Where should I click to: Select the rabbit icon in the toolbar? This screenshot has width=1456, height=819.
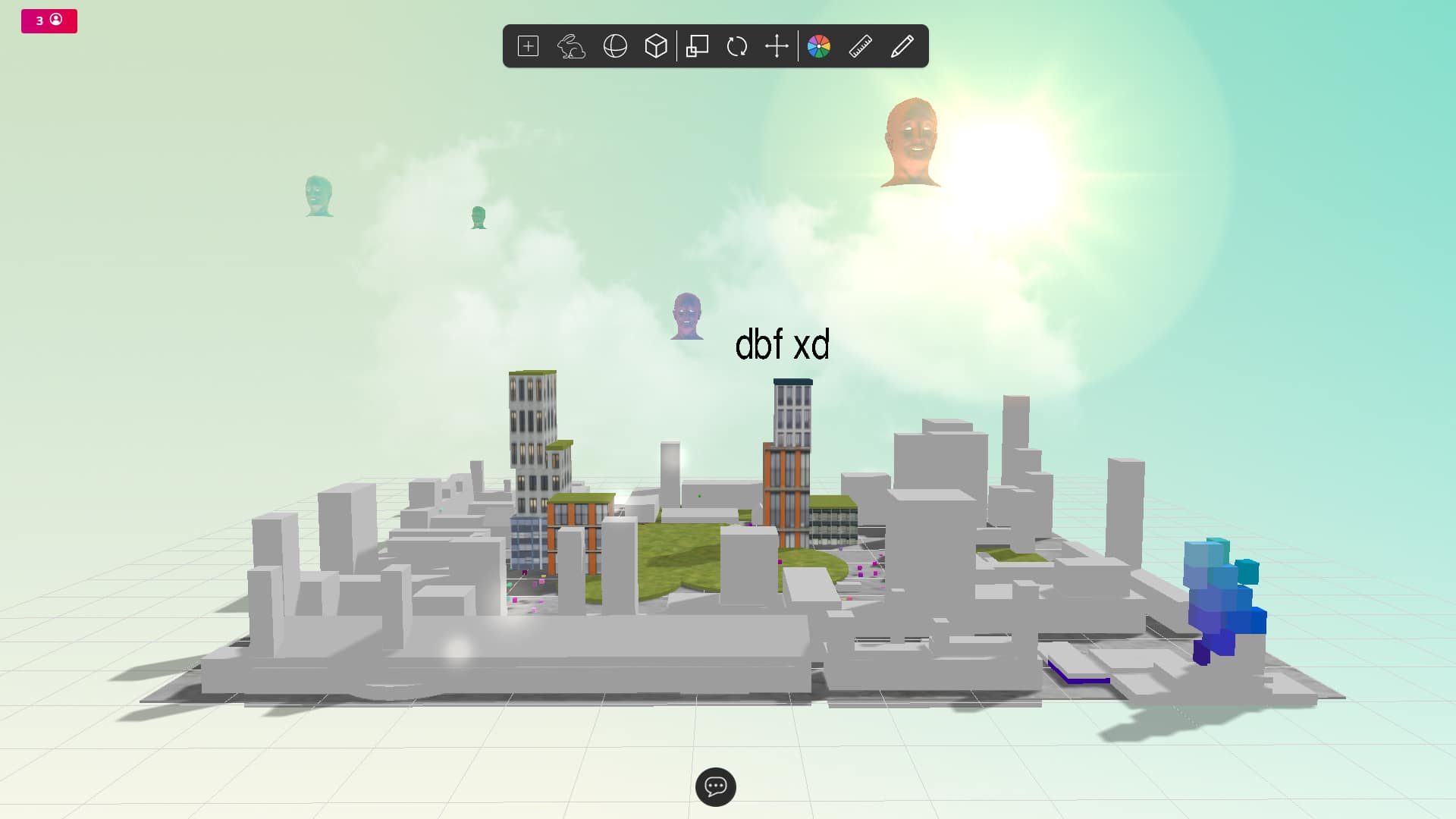coord(571,46)
